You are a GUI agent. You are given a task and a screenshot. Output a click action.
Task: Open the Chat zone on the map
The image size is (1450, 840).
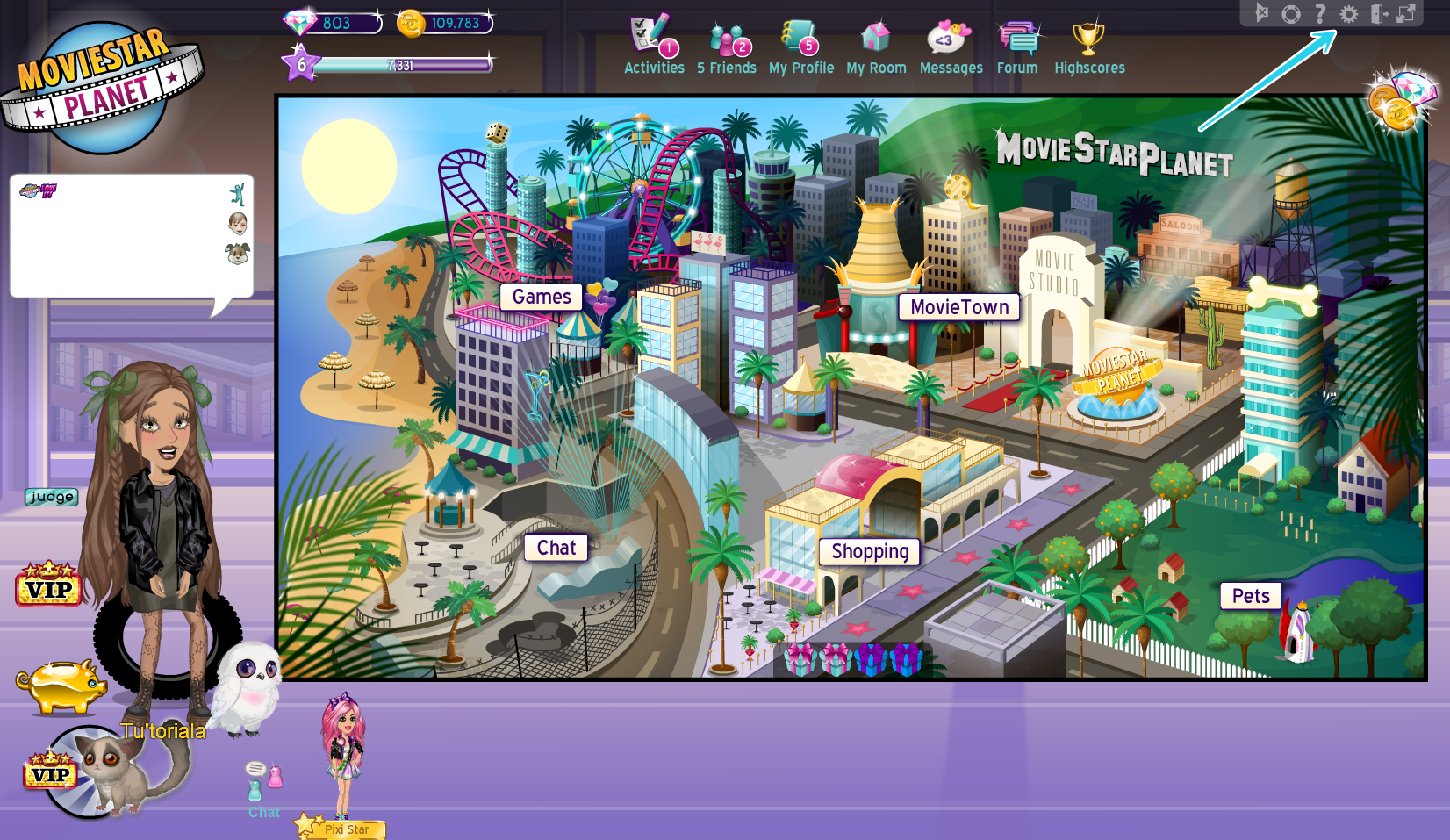[555, 547]
